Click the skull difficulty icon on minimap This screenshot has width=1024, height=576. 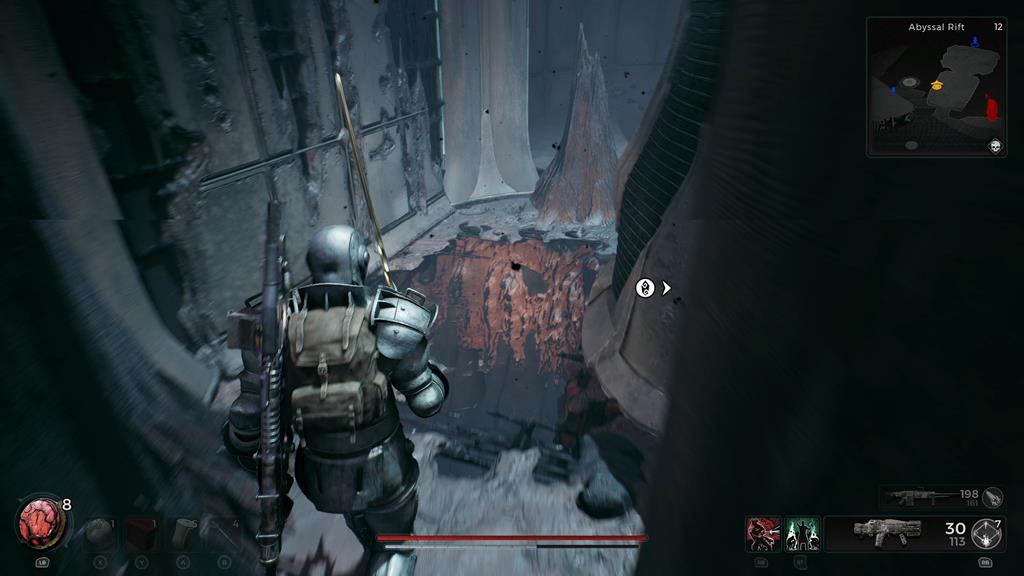(x=995, y=146)
